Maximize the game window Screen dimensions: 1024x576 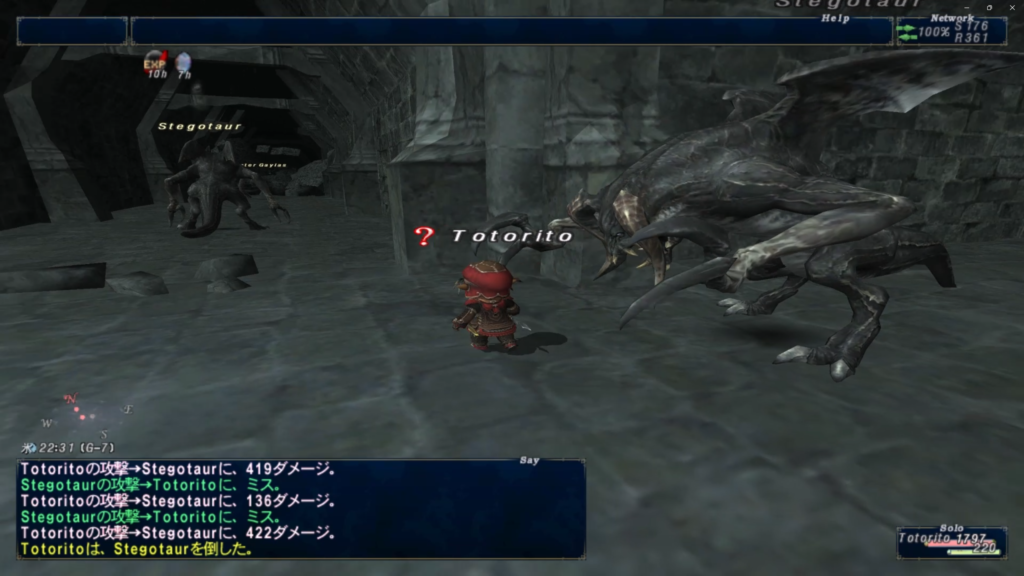point(988,5)
